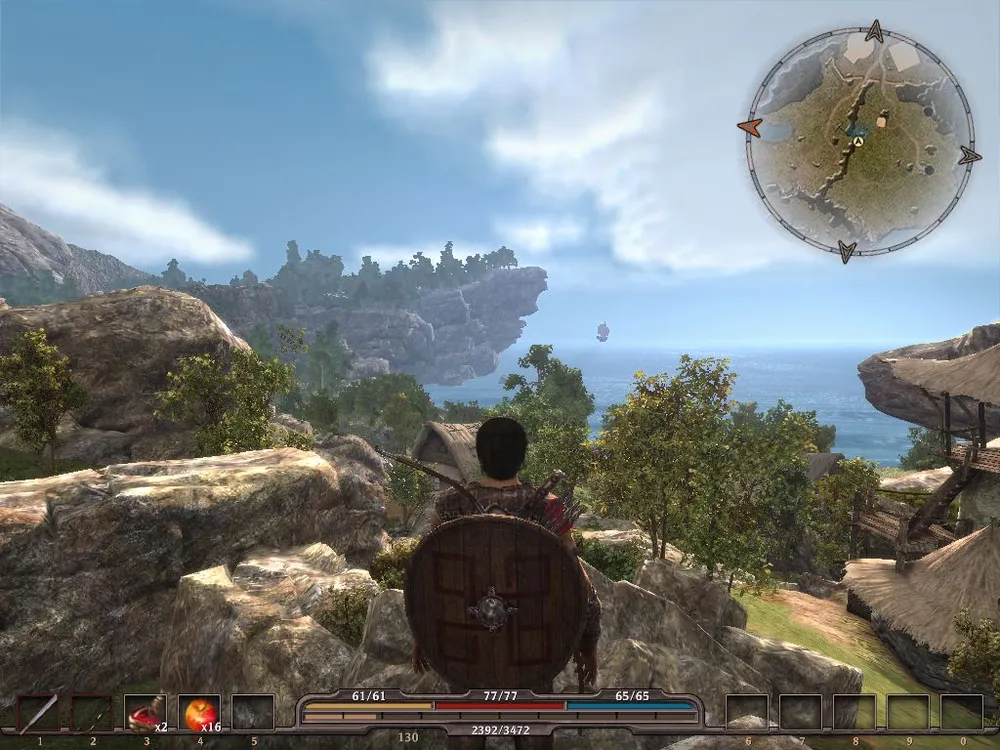Image resolution: width=1000 pixels, height=750 pixels.
Task: Select the sword in hotbar slot 1
Action: click(38, 713)
